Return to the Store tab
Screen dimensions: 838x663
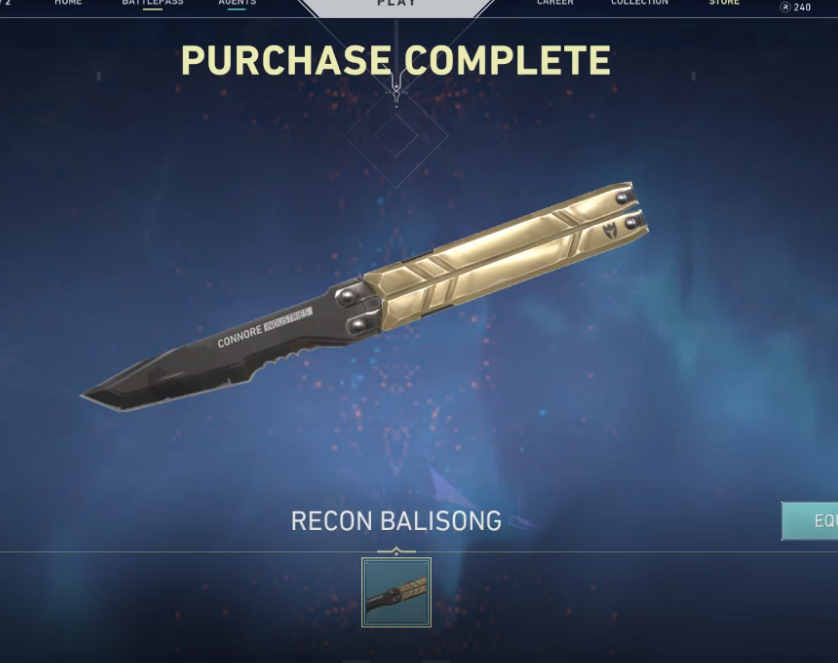pyautogui.click(x=724, y=3)
